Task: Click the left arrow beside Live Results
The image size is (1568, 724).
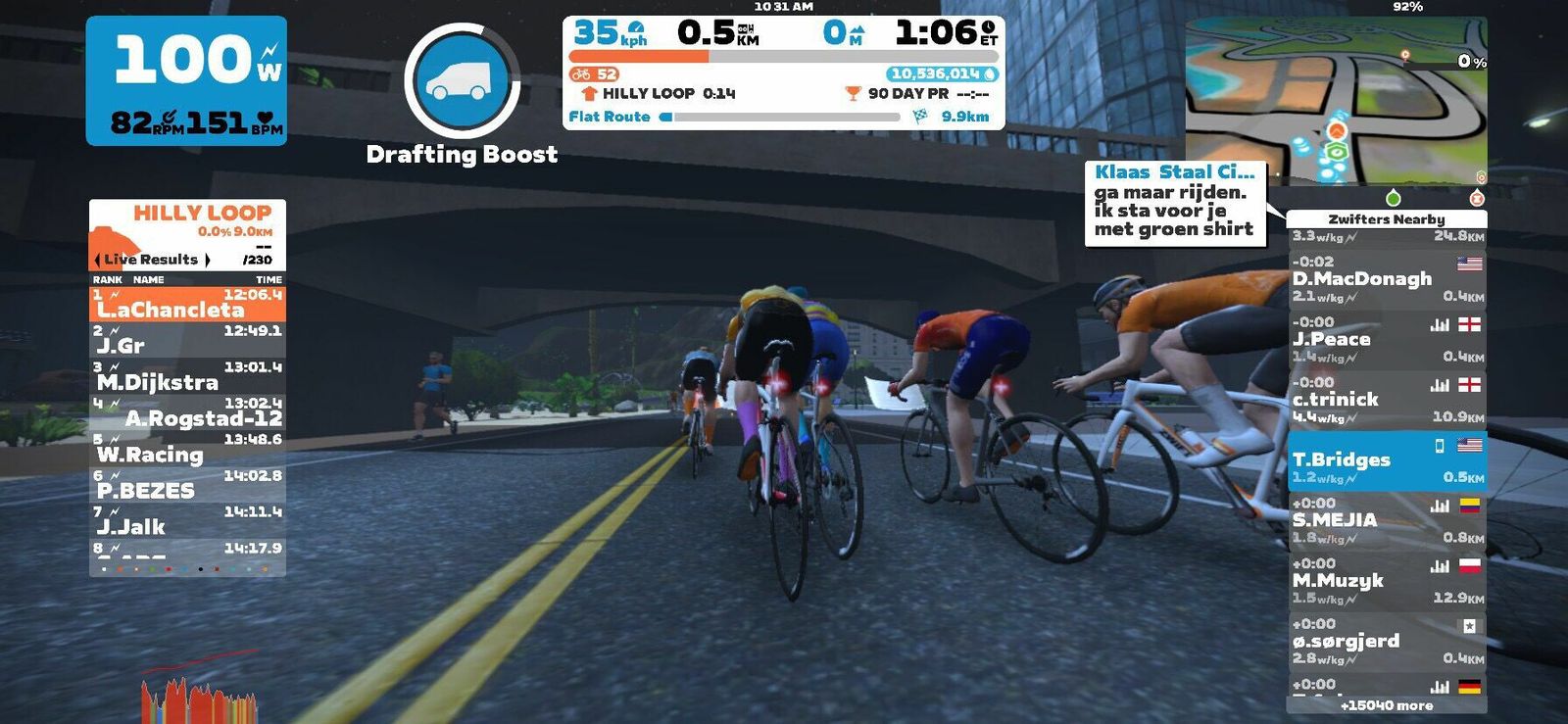Action: tap(97, 260)
